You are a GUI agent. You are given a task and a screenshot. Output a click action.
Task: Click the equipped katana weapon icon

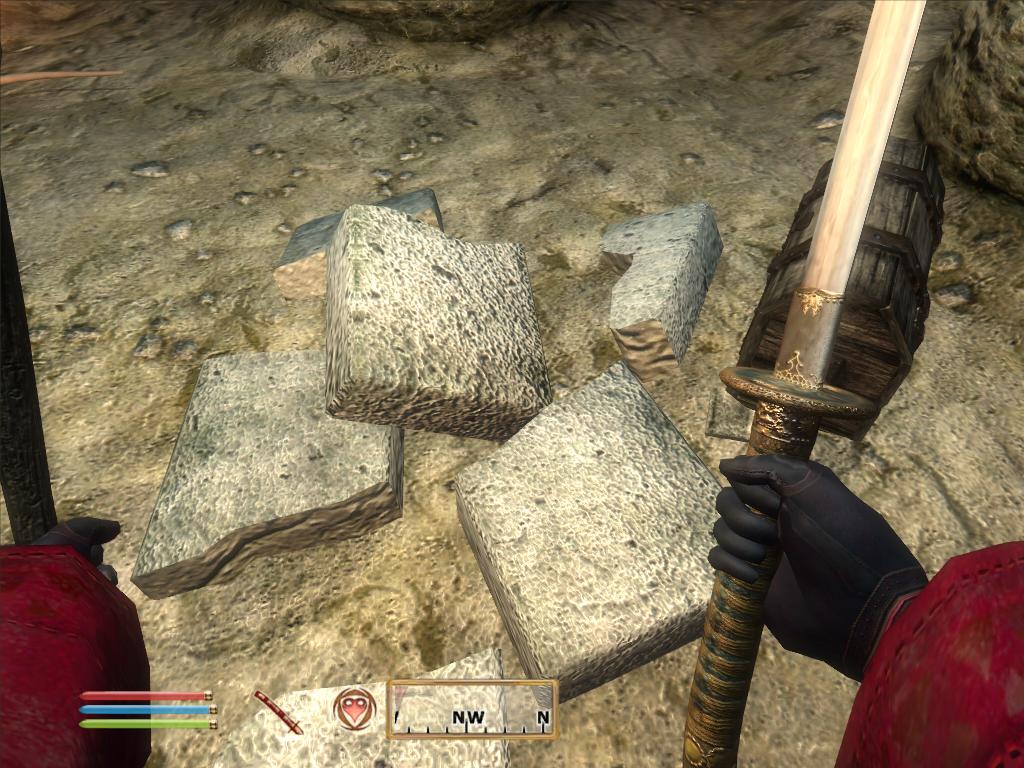tap(278, 711)
